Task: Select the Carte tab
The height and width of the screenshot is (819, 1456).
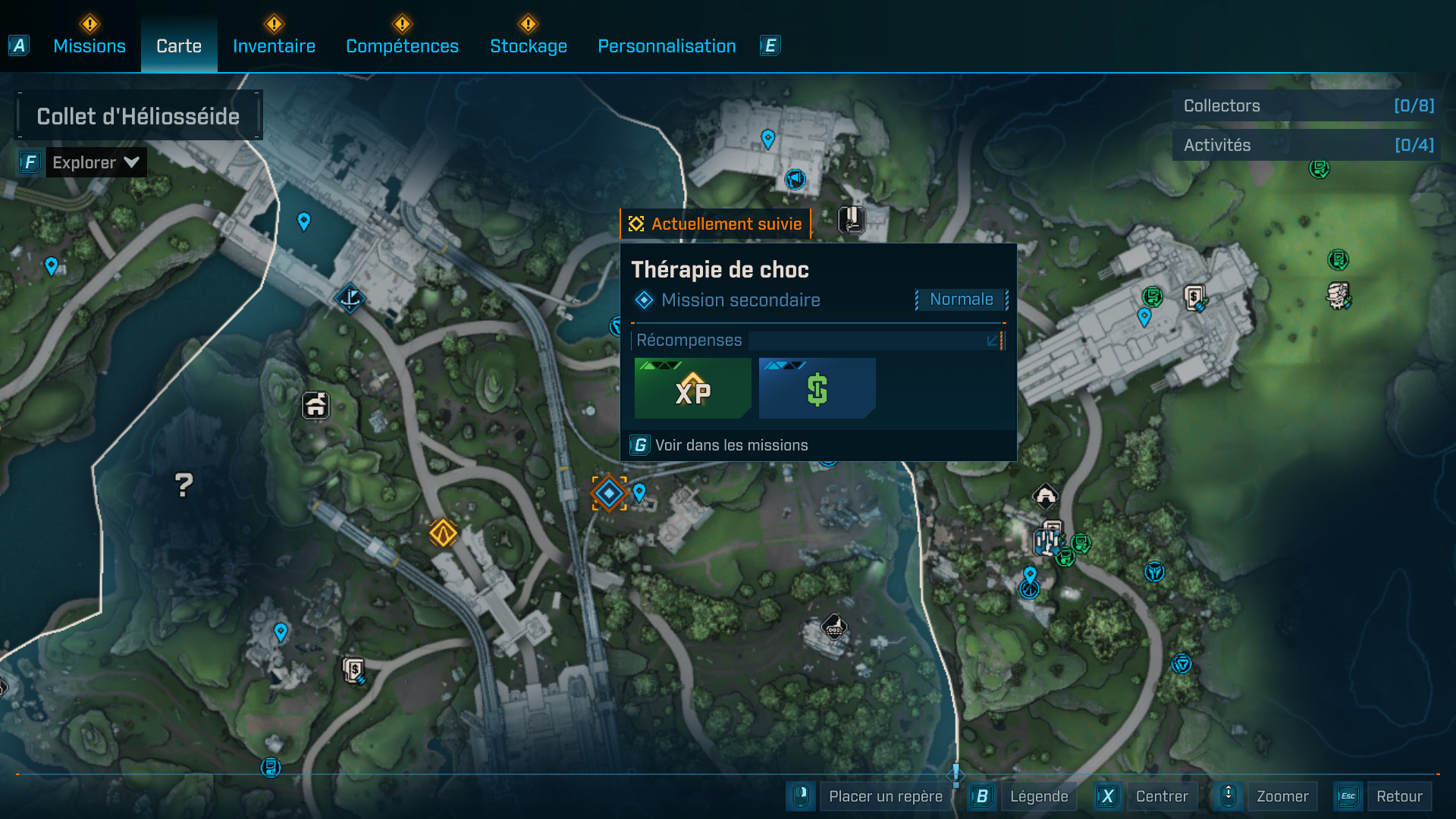Action: click(x=179, y=46)
